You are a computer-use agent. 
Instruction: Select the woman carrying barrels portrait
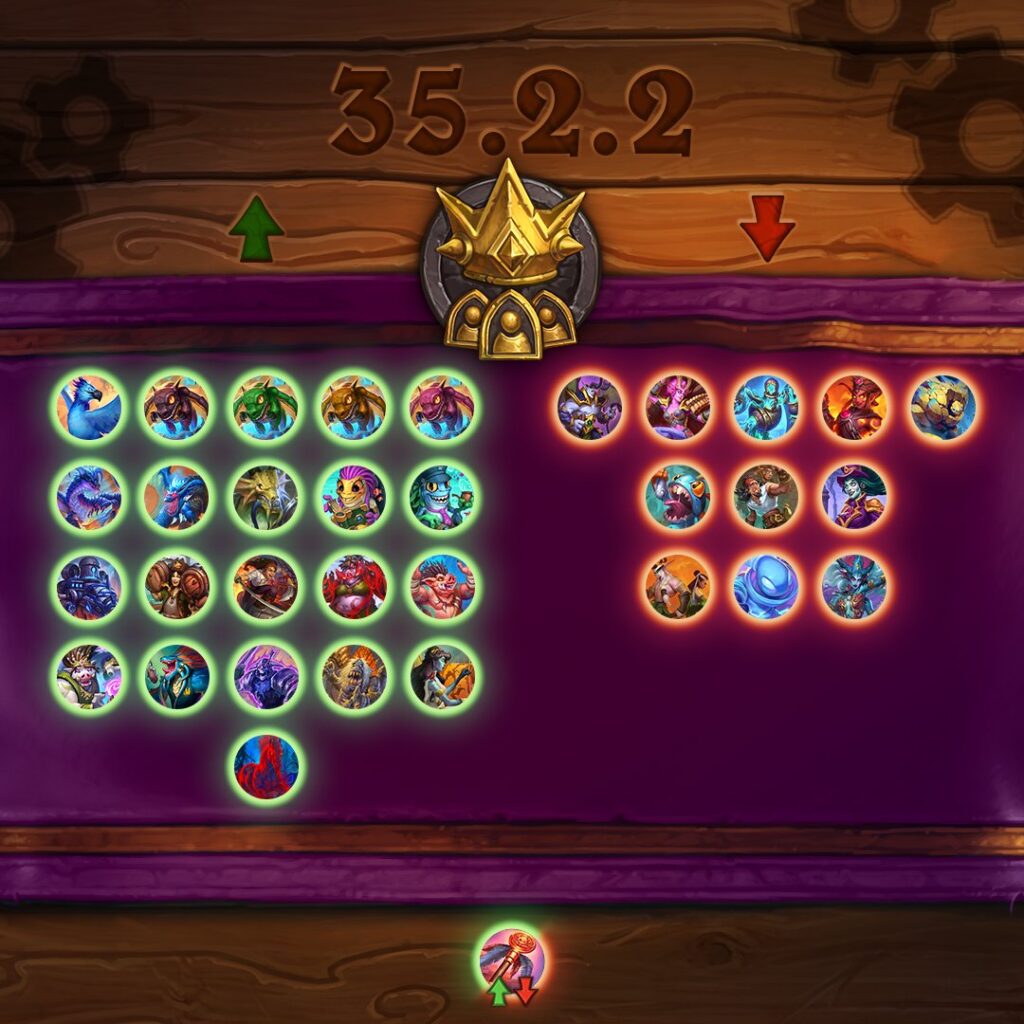click(177, 587)
